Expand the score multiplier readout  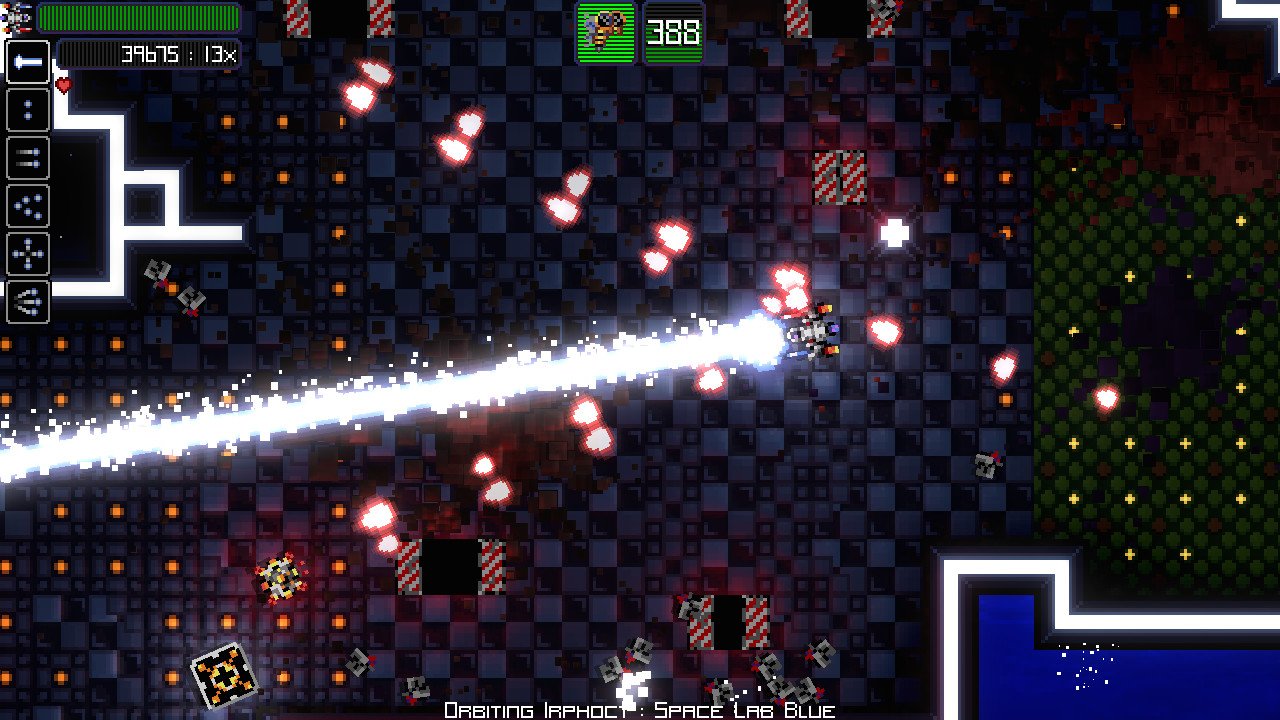click(x=222, y=55)
